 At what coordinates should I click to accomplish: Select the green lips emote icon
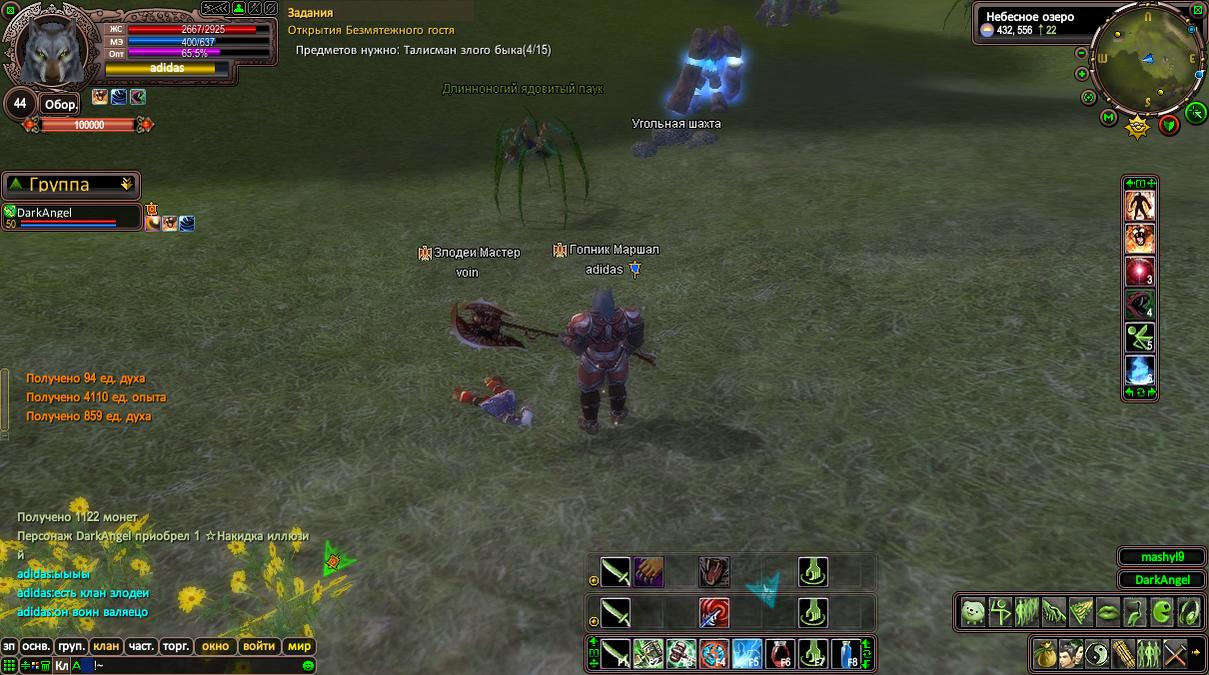(1108, 611)
